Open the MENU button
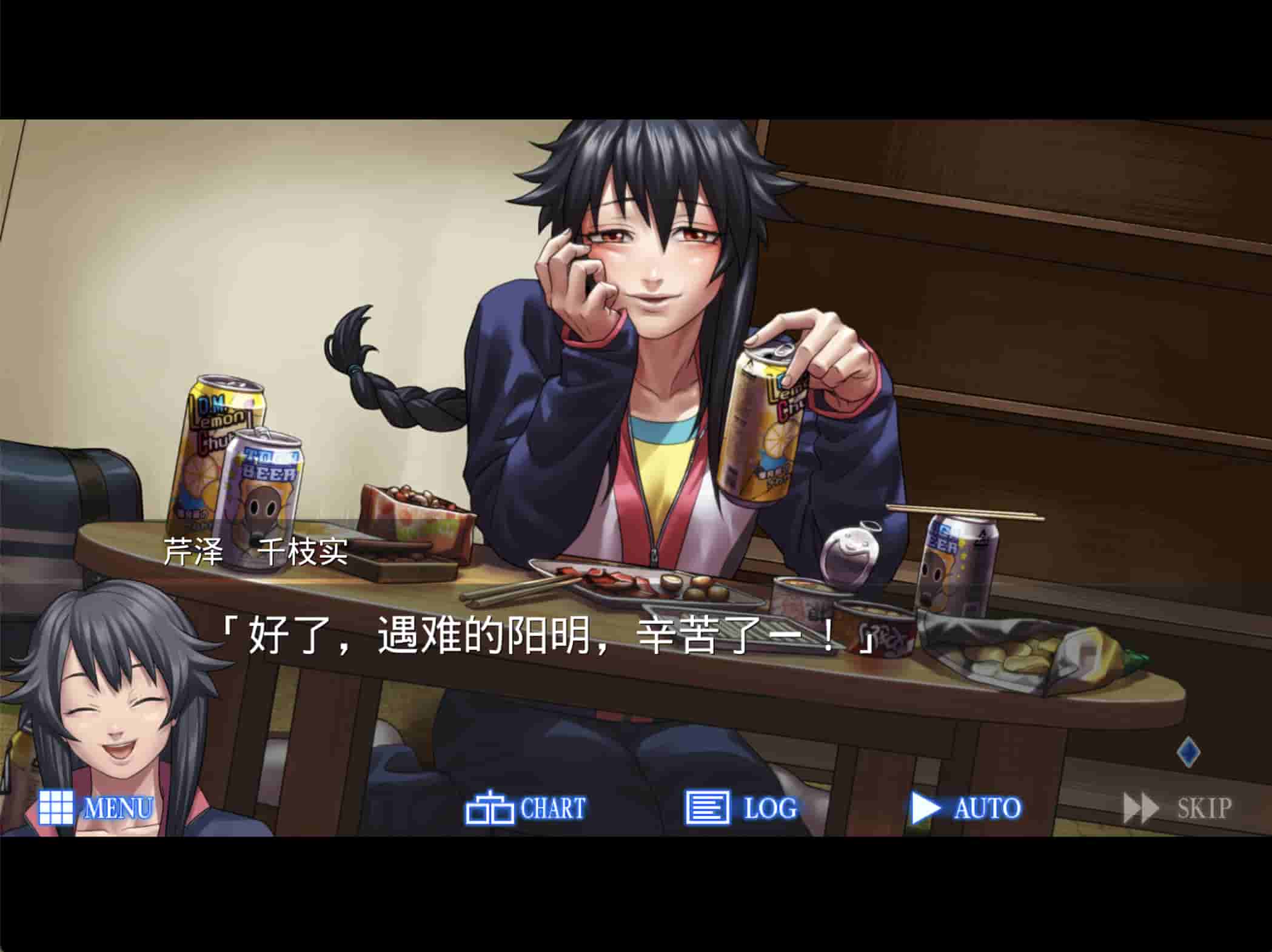Screen dimensions: 1272x952 point(95,808)
